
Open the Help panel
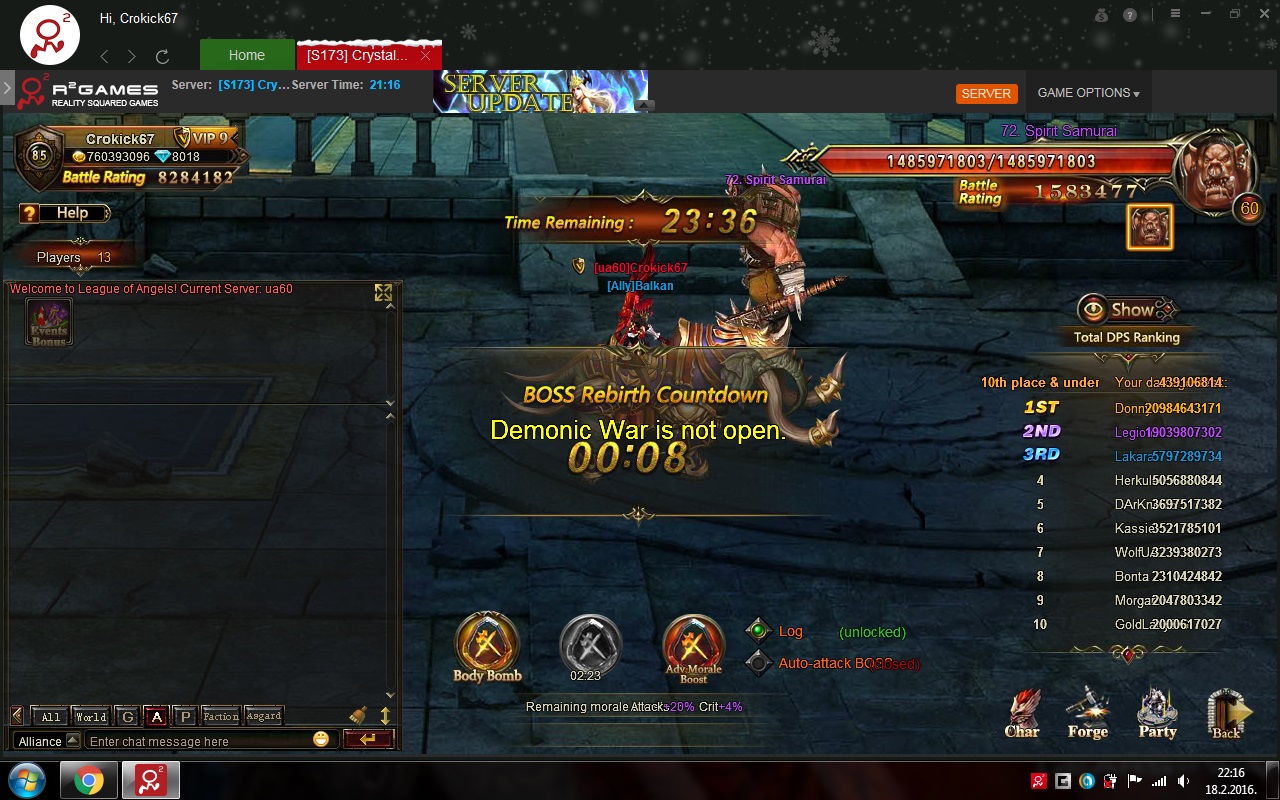[65, 213]
